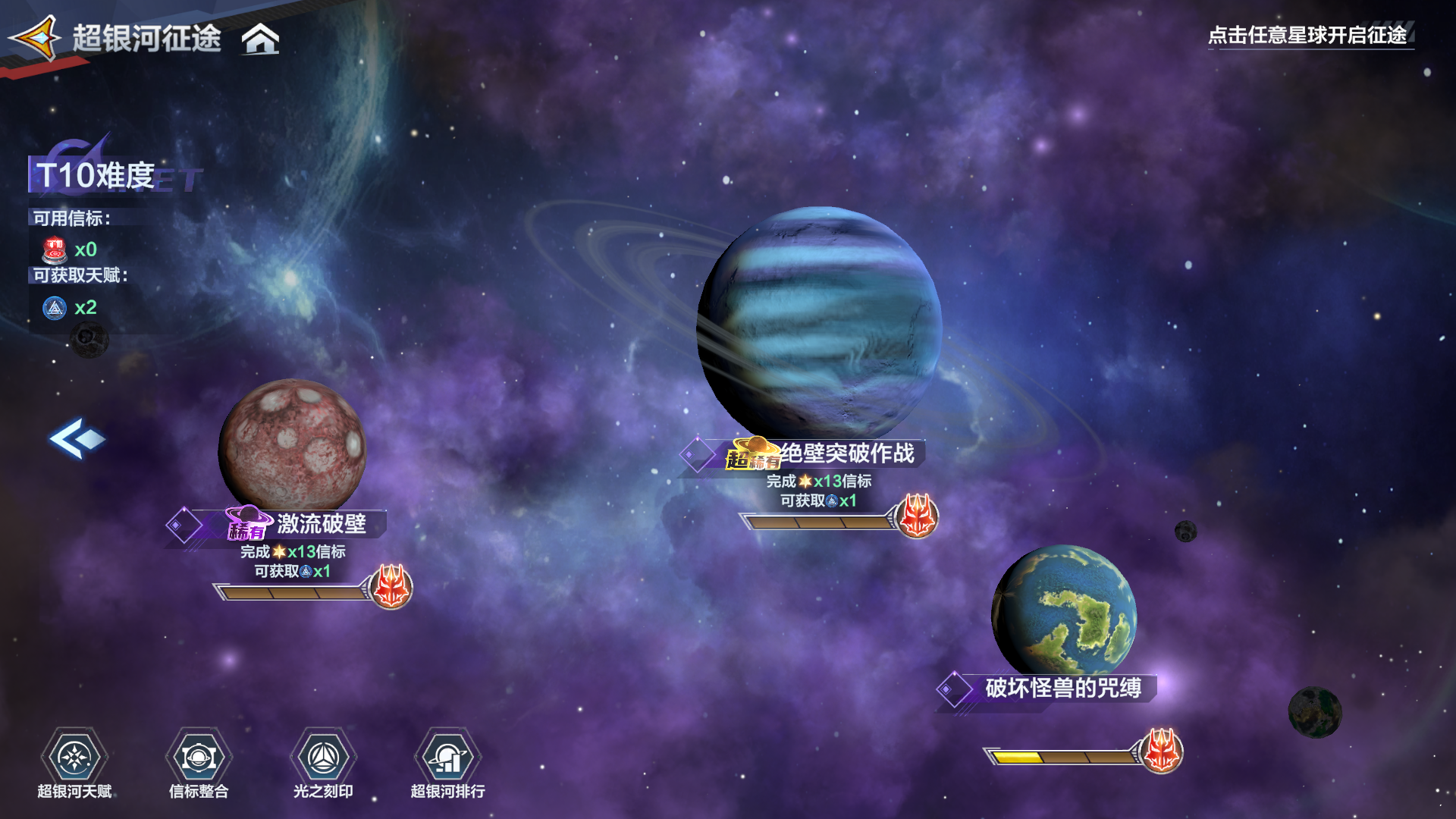Open the 光之刻印 imprint menu

(x=323, y=758)
